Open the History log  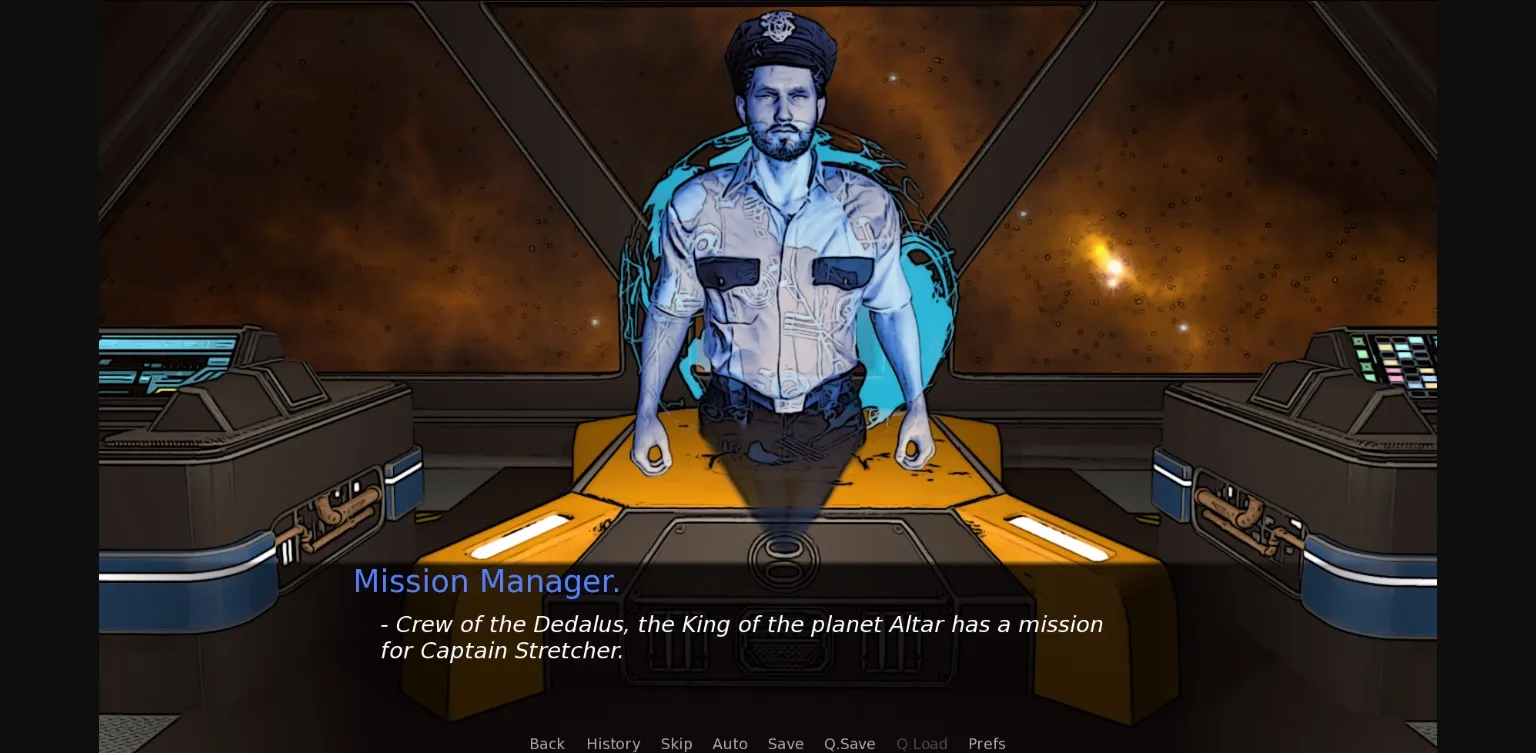[x=613, y=744]
